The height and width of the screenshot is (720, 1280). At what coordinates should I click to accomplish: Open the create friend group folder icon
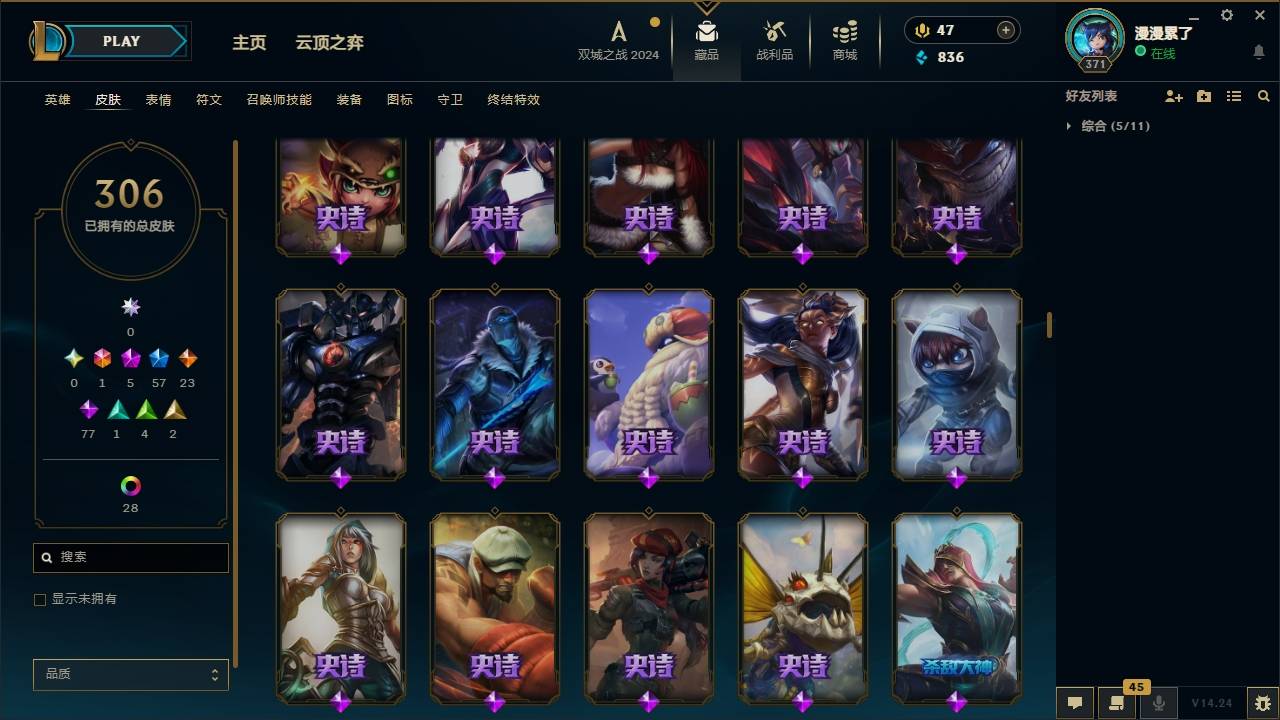coord(1203,96)
